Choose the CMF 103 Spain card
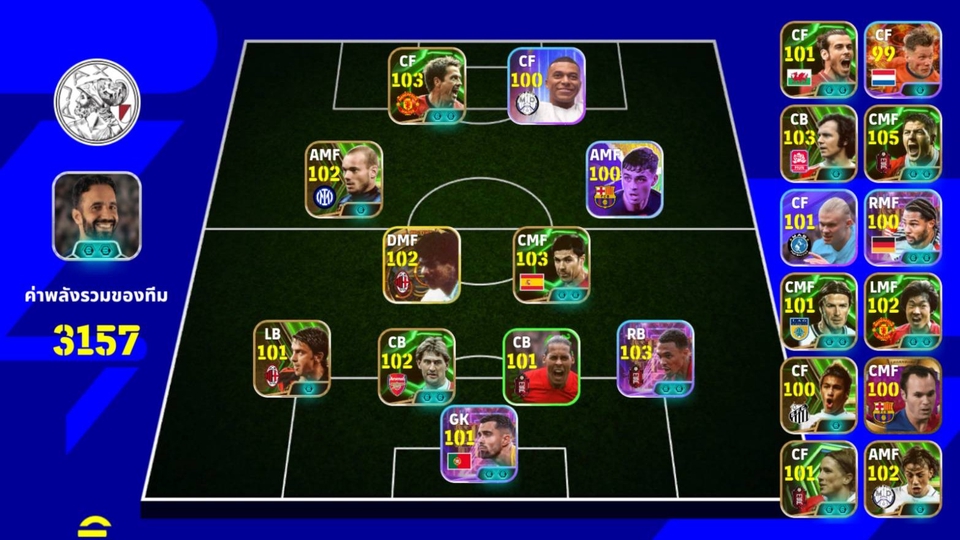Screen dimensions: 960x540 [x=552, y=265]
